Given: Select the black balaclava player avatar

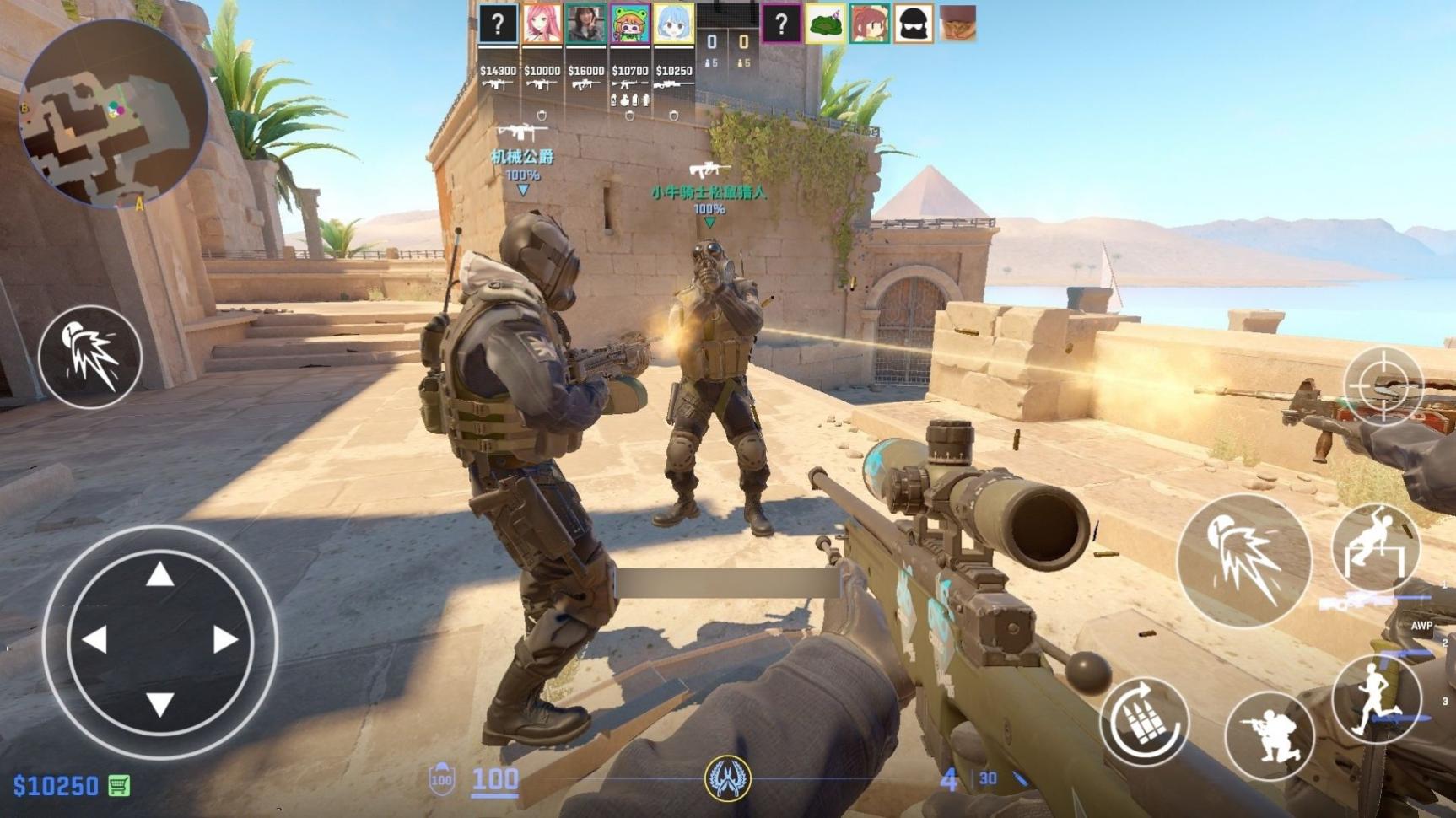Looking at the screenshot, I should (x=913, y=24).
